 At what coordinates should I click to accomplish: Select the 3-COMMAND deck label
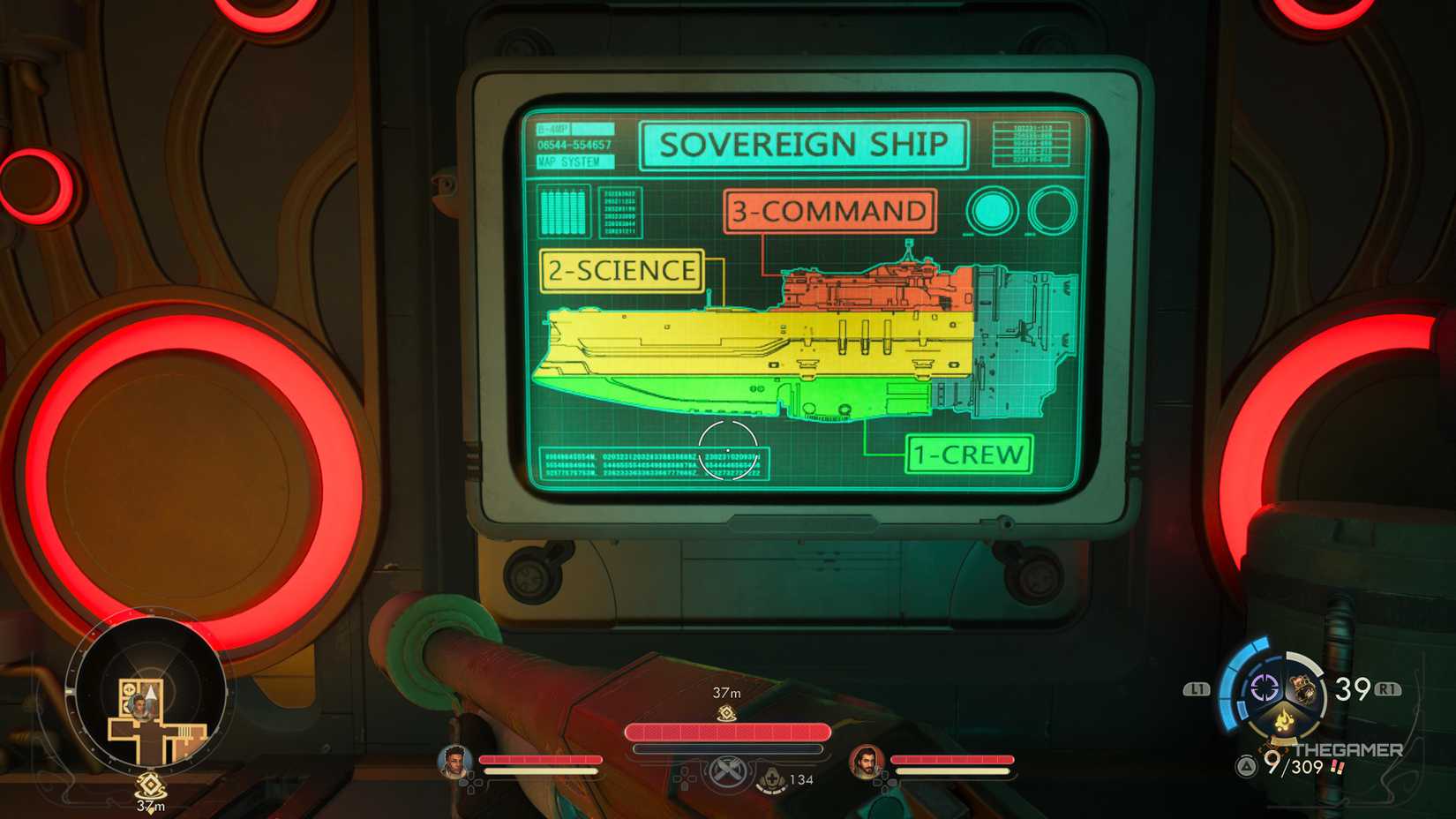pos(829,211)
